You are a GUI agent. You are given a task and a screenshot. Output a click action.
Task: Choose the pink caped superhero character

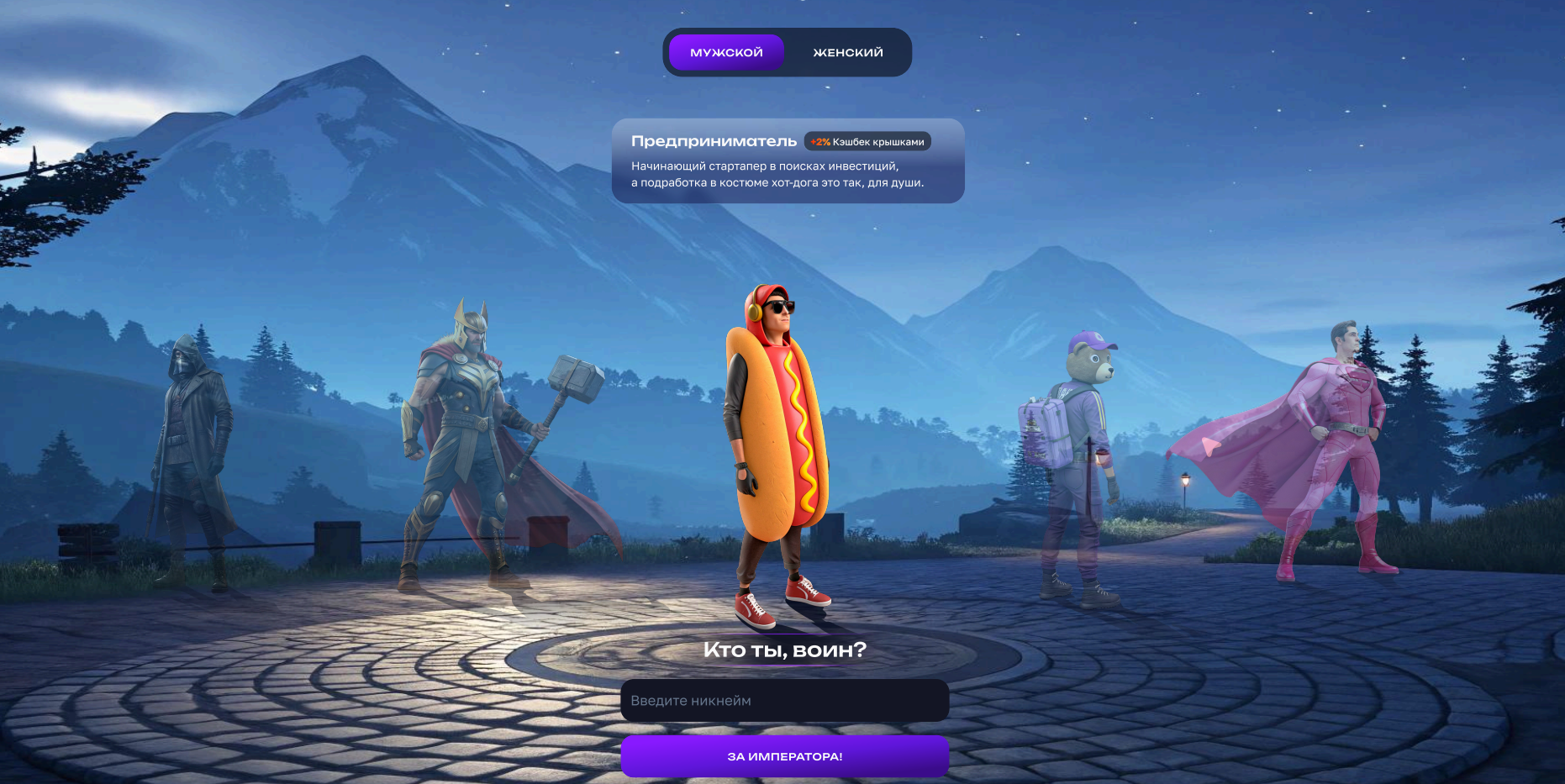pyautogui.click(x=1336, y=445)
